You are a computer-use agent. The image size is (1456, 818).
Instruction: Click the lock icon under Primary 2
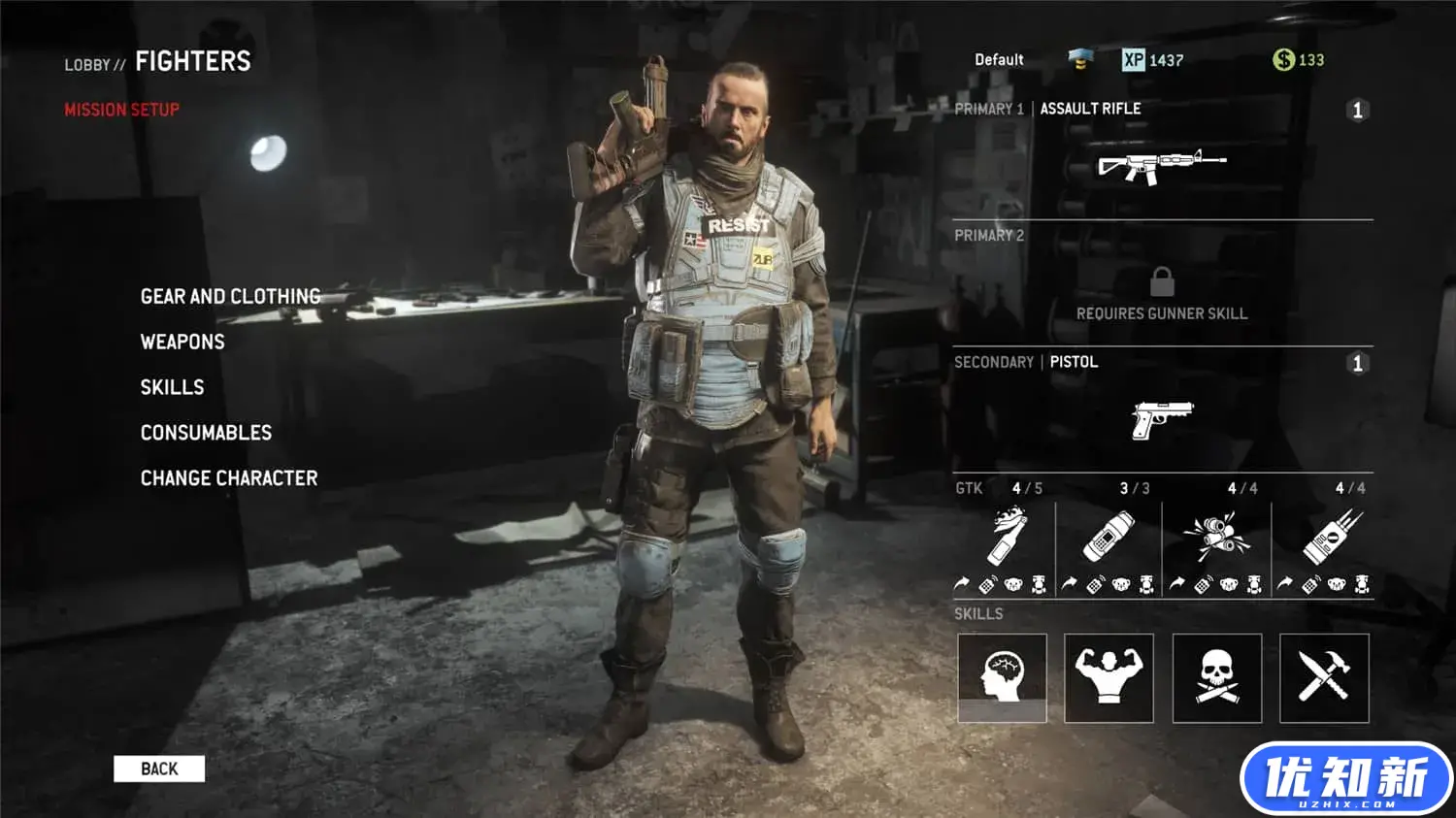(1162, 283)
